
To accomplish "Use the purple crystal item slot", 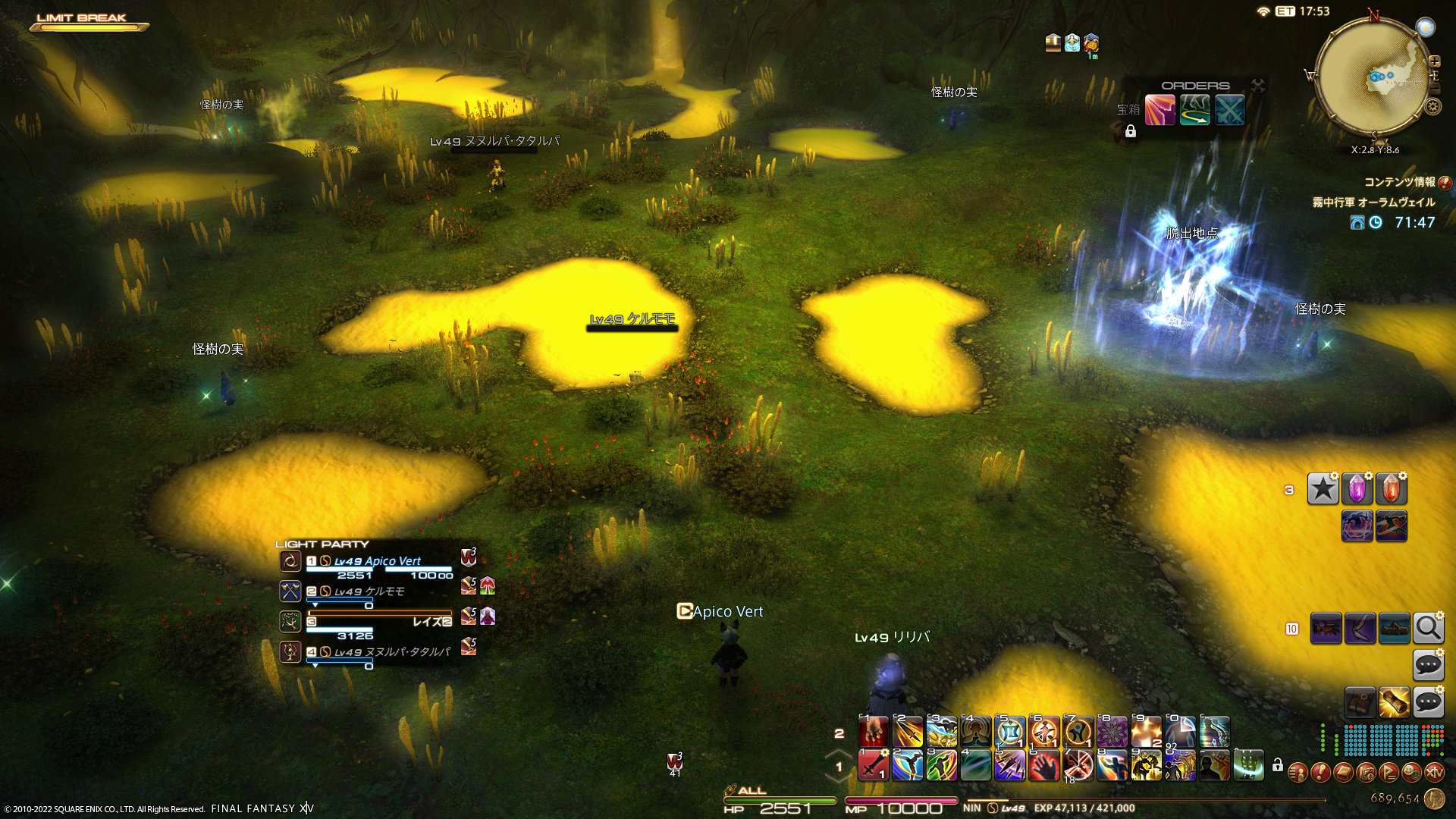I will pyautogui.click(x=1357, y=489).
